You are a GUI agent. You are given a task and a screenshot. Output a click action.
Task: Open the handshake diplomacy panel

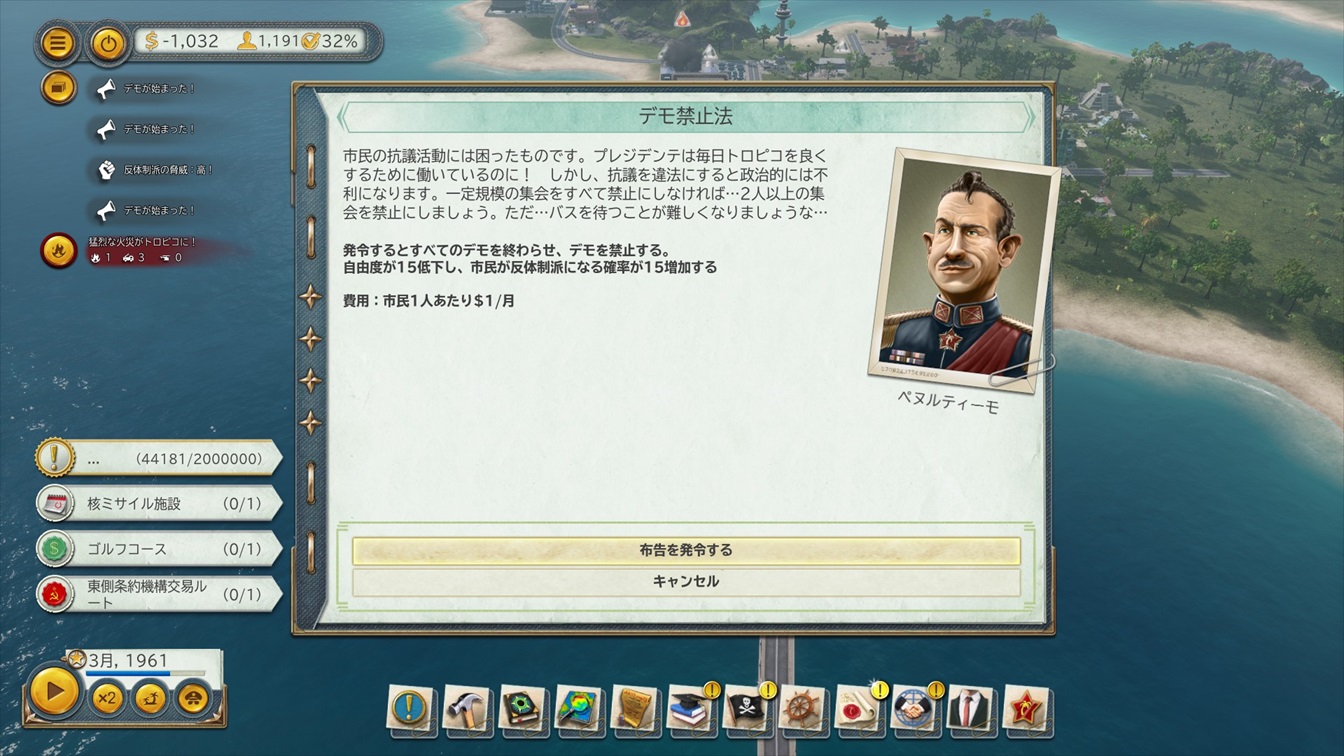913,708
